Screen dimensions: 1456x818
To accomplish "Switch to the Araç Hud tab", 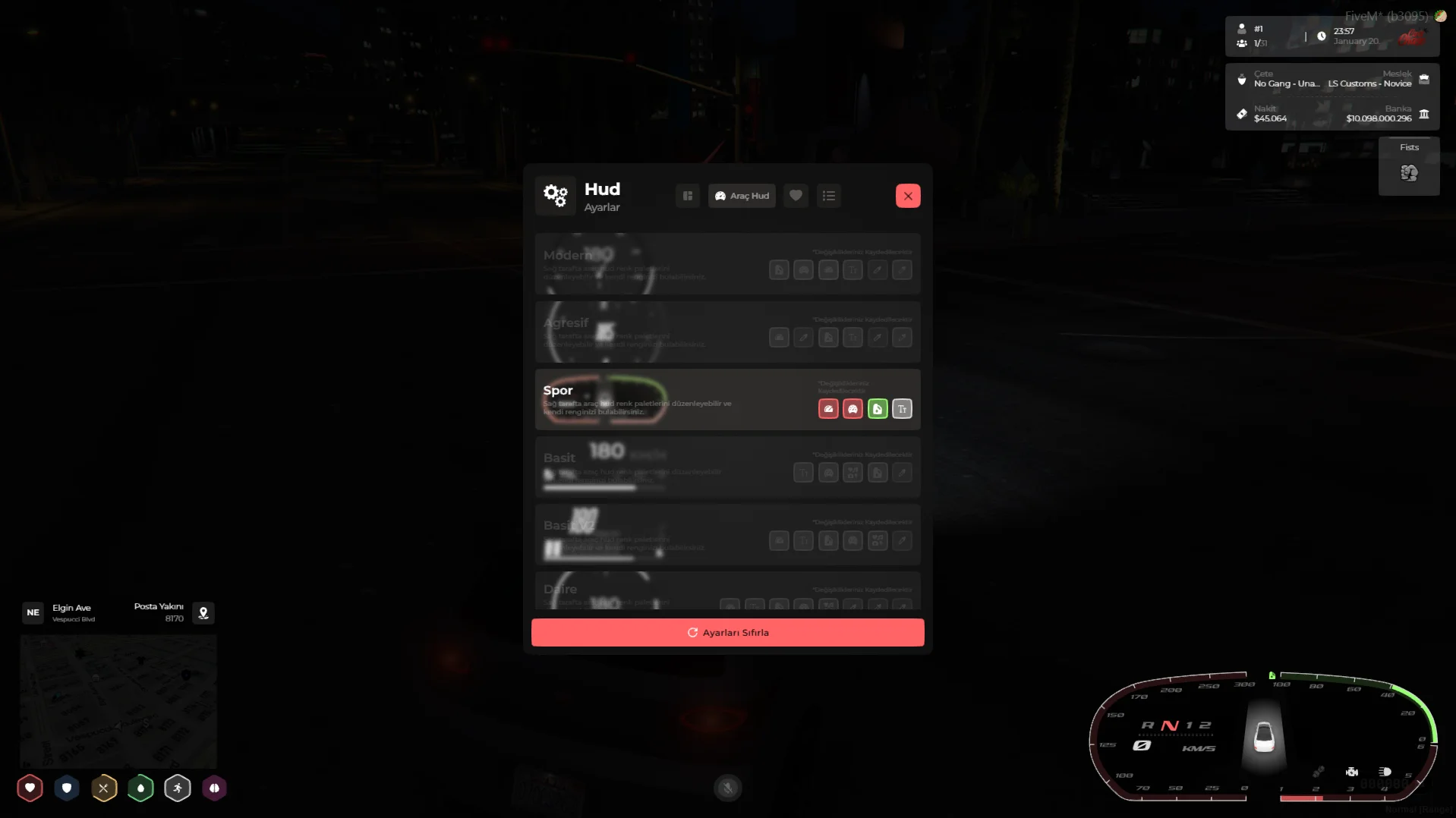I will pyautogui.click(x=742, y=196).
